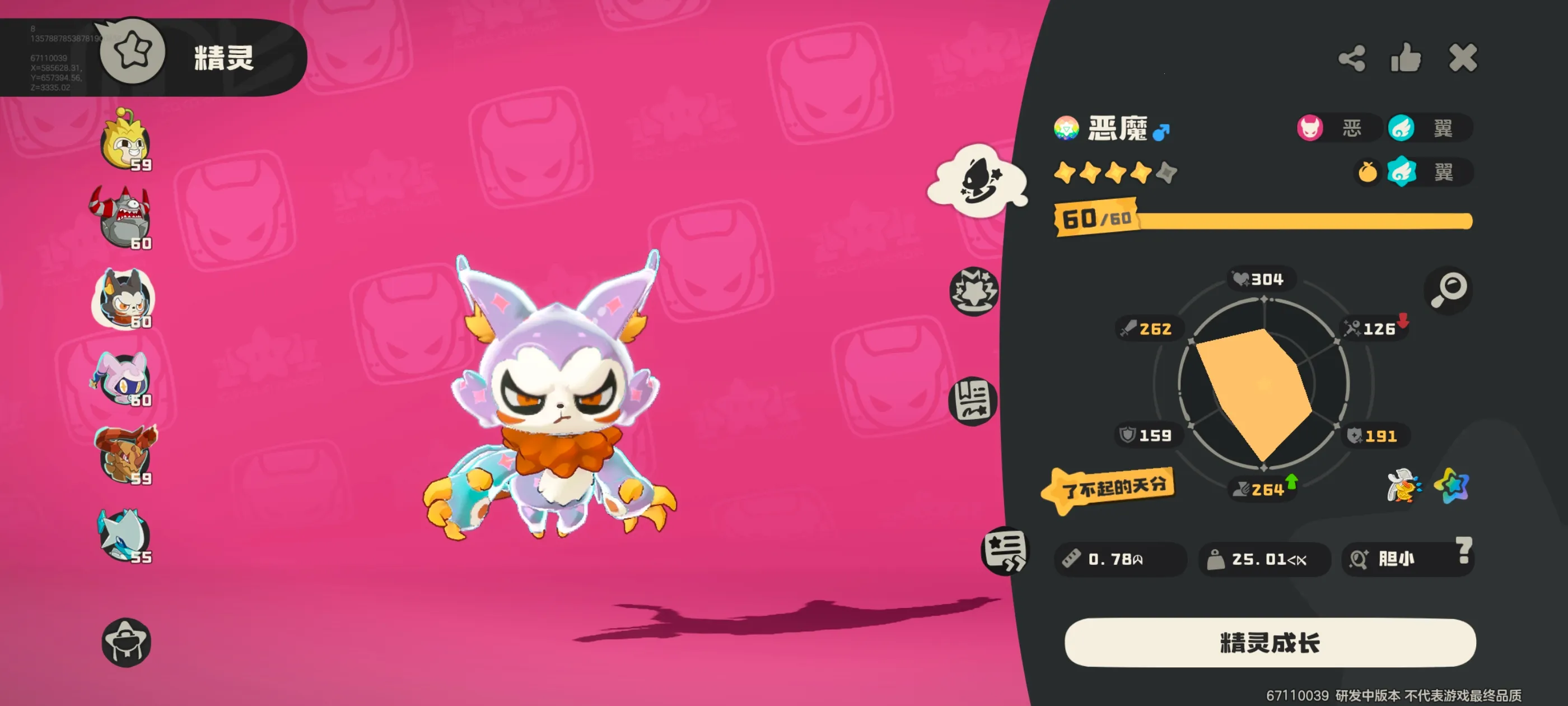Select the skill thought-bubble icon
The height and width of the screenshot is (706, 1568).
tap(976, 183)
